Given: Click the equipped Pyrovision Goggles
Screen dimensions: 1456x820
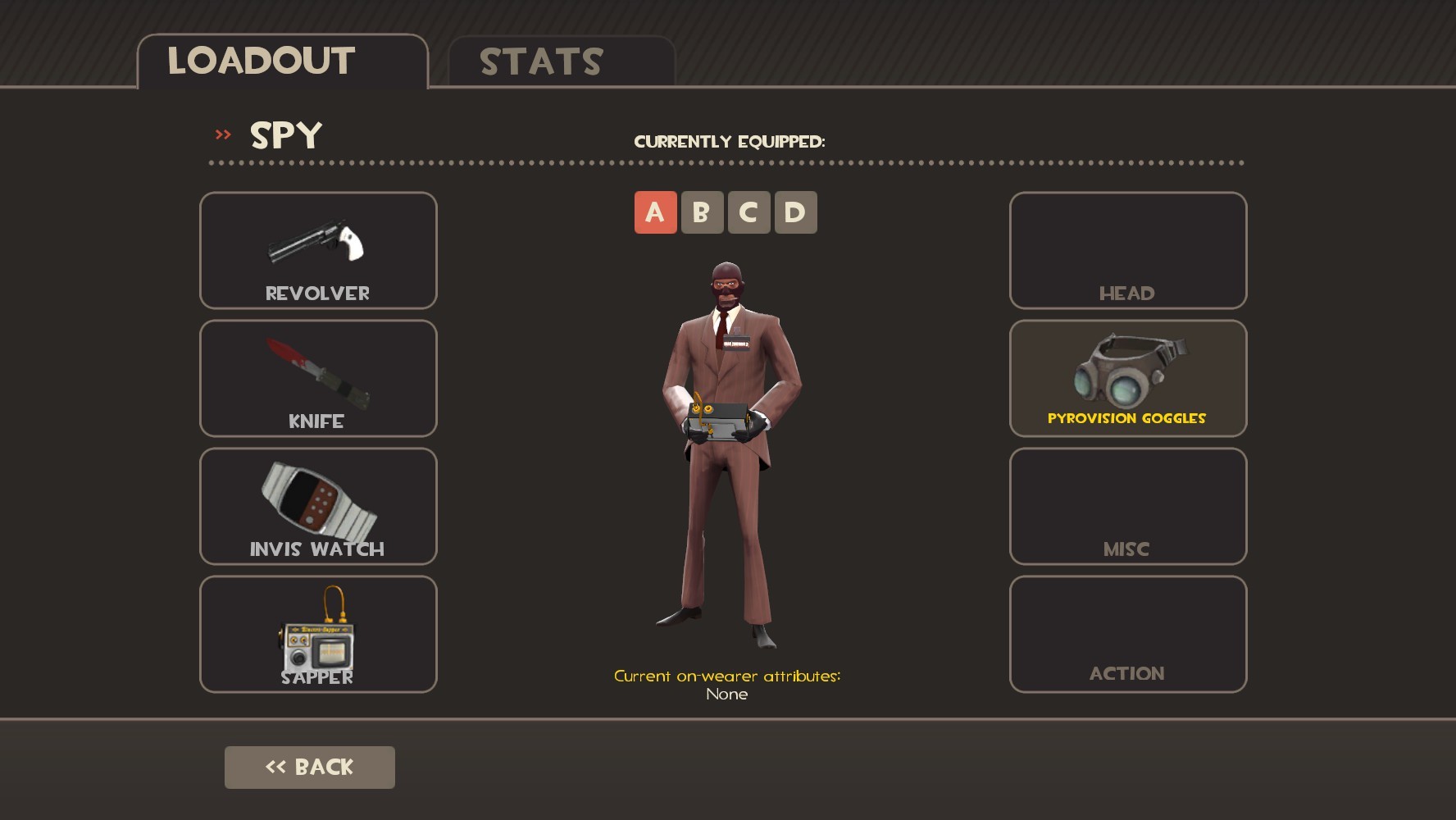Looking at the screenshot, I should tap(1127, 378).
